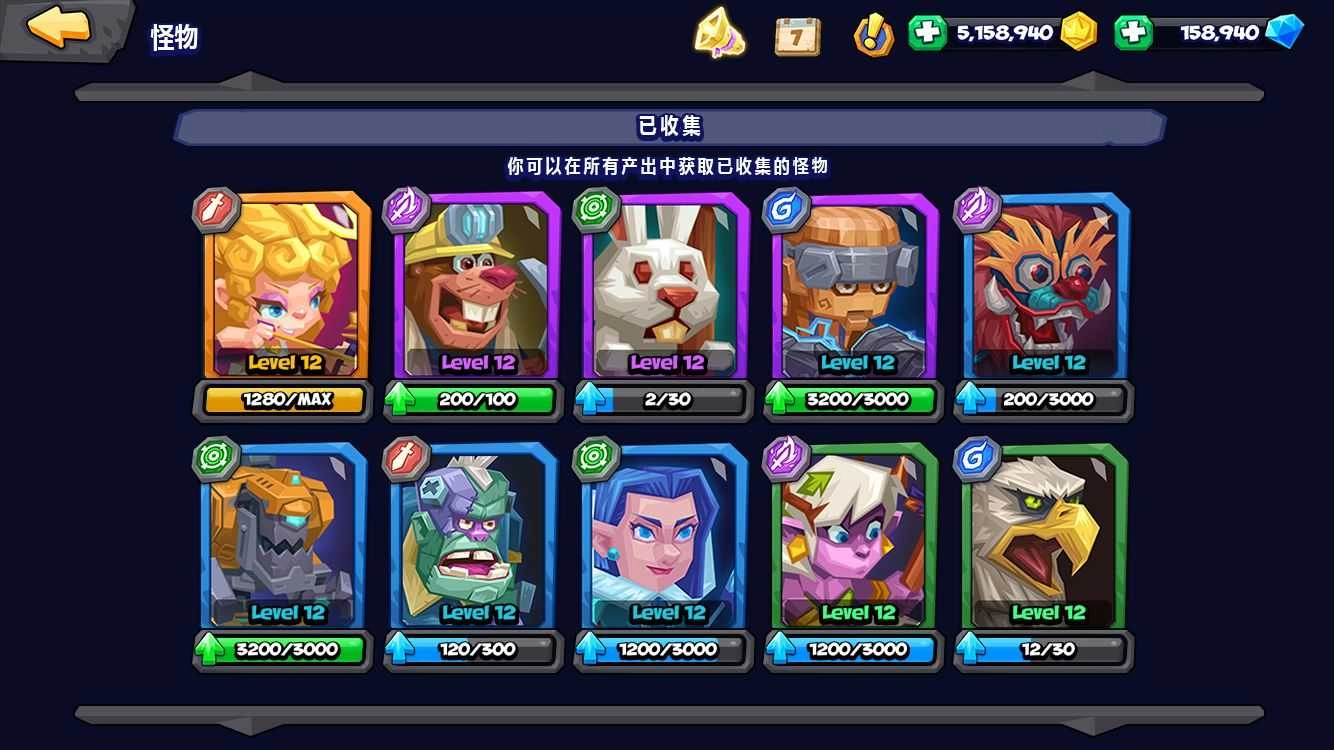1334x750 pixels.
Task: Tap the 已收集 collected header bar
Action: point(667,127)
